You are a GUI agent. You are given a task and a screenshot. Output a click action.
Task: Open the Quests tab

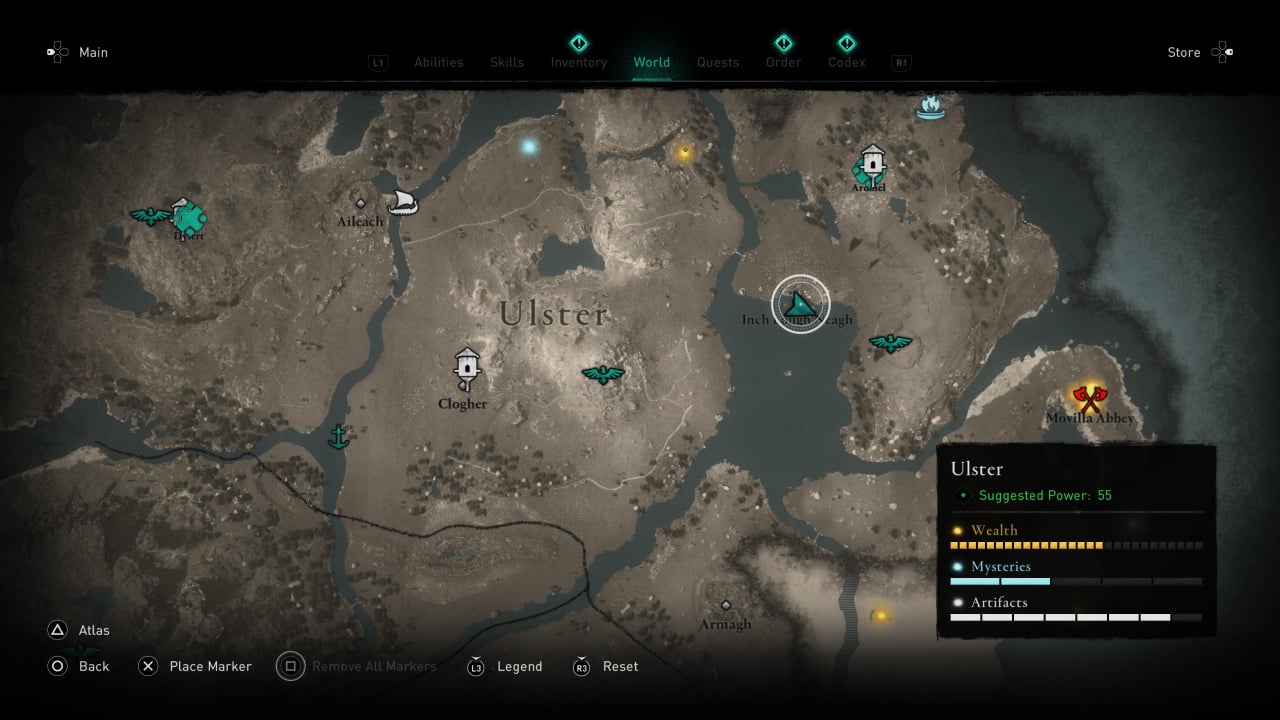(718, 62)
